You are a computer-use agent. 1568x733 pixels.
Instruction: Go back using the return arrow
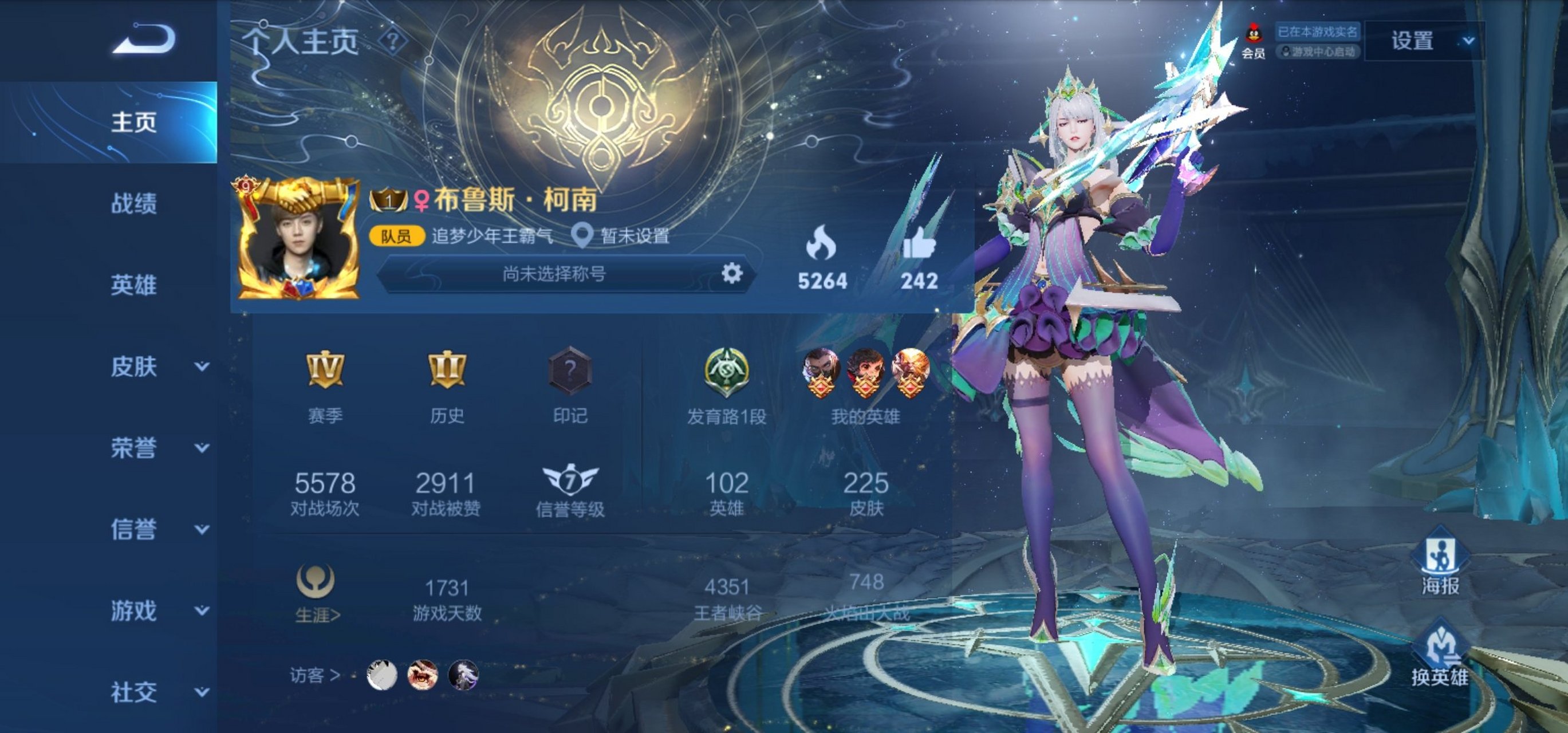(144, 39)
